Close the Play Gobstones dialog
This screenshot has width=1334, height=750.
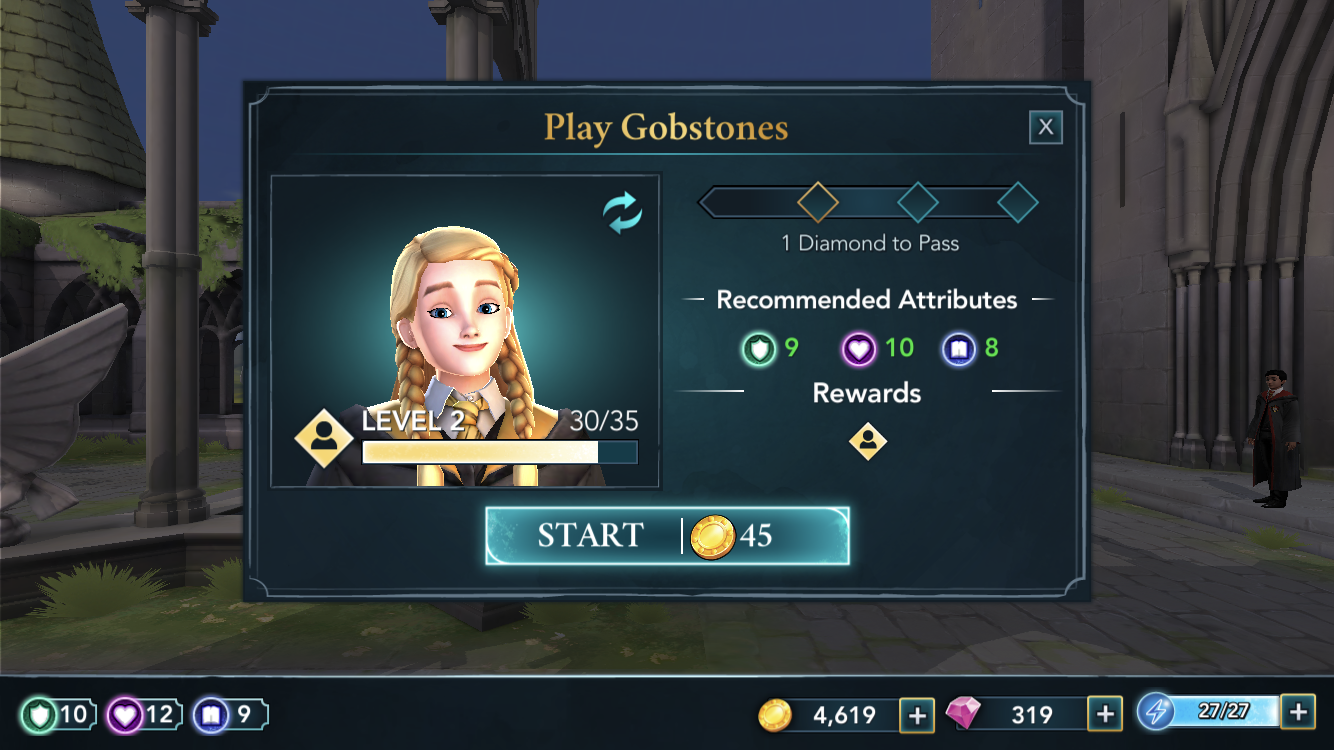tap(1045, 127)
